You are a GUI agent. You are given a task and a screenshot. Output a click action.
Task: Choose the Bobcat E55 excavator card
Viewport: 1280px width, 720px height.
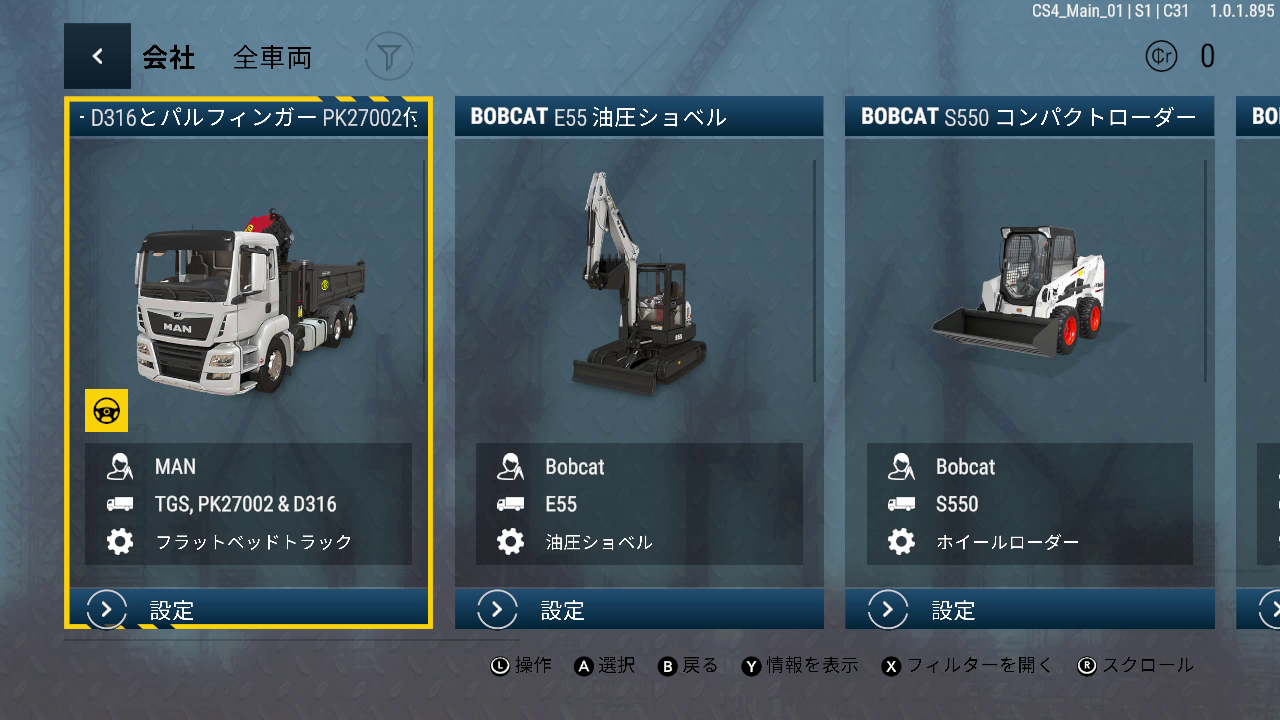639,300
